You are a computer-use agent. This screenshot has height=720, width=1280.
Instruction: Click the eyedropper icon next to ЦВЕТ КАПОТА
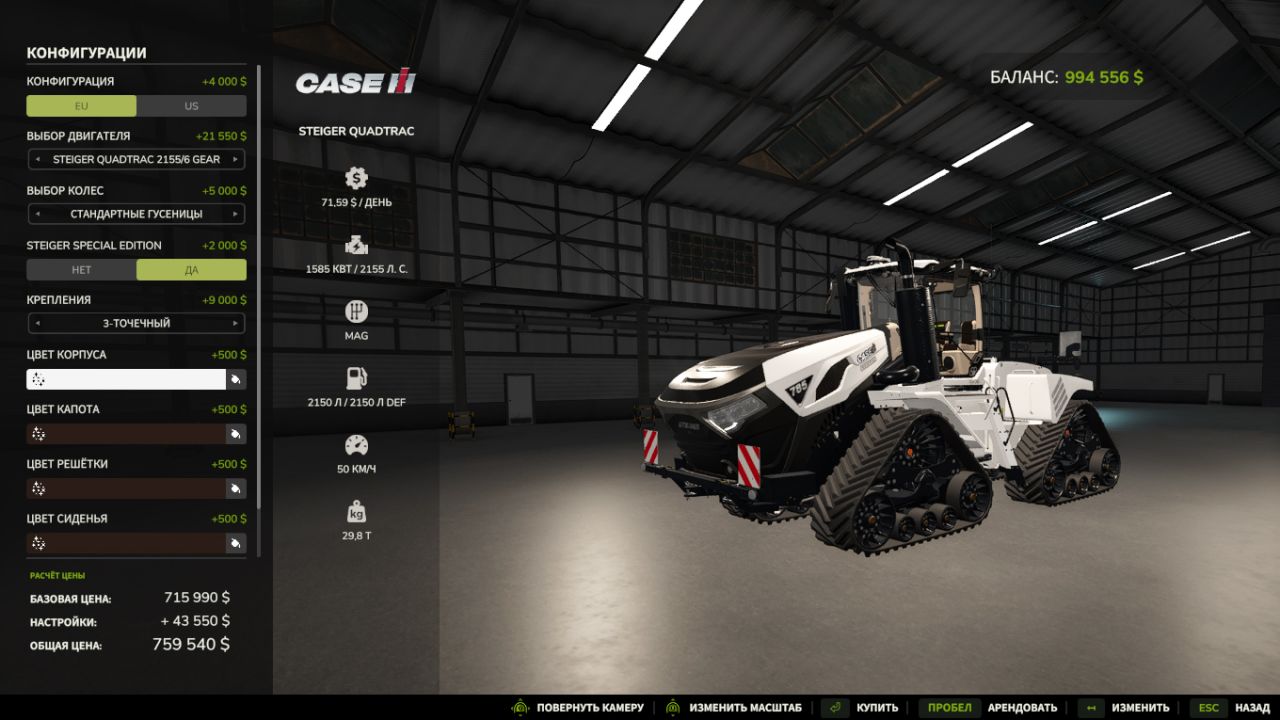(237, 434)
